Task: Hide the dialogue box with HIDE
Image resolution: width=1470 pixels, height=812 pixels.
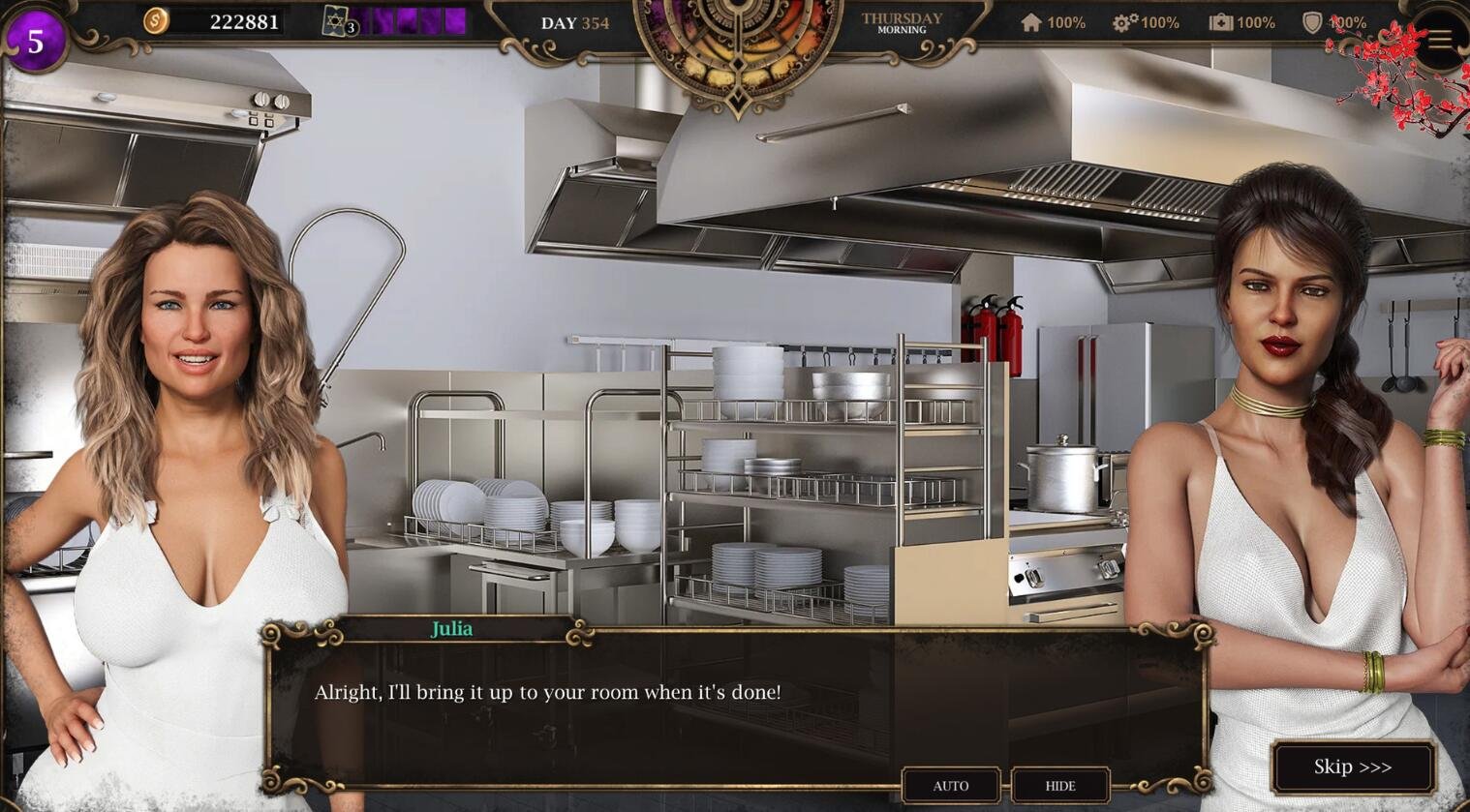Action: point(1060,785)
